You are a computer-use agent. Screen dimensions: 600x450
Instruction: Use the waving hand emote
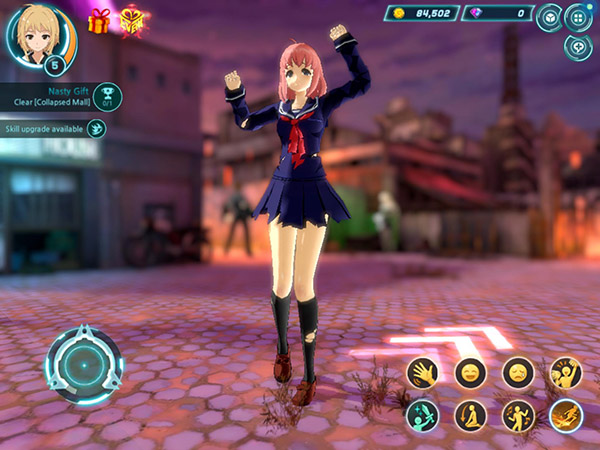(x=424, y=373)
